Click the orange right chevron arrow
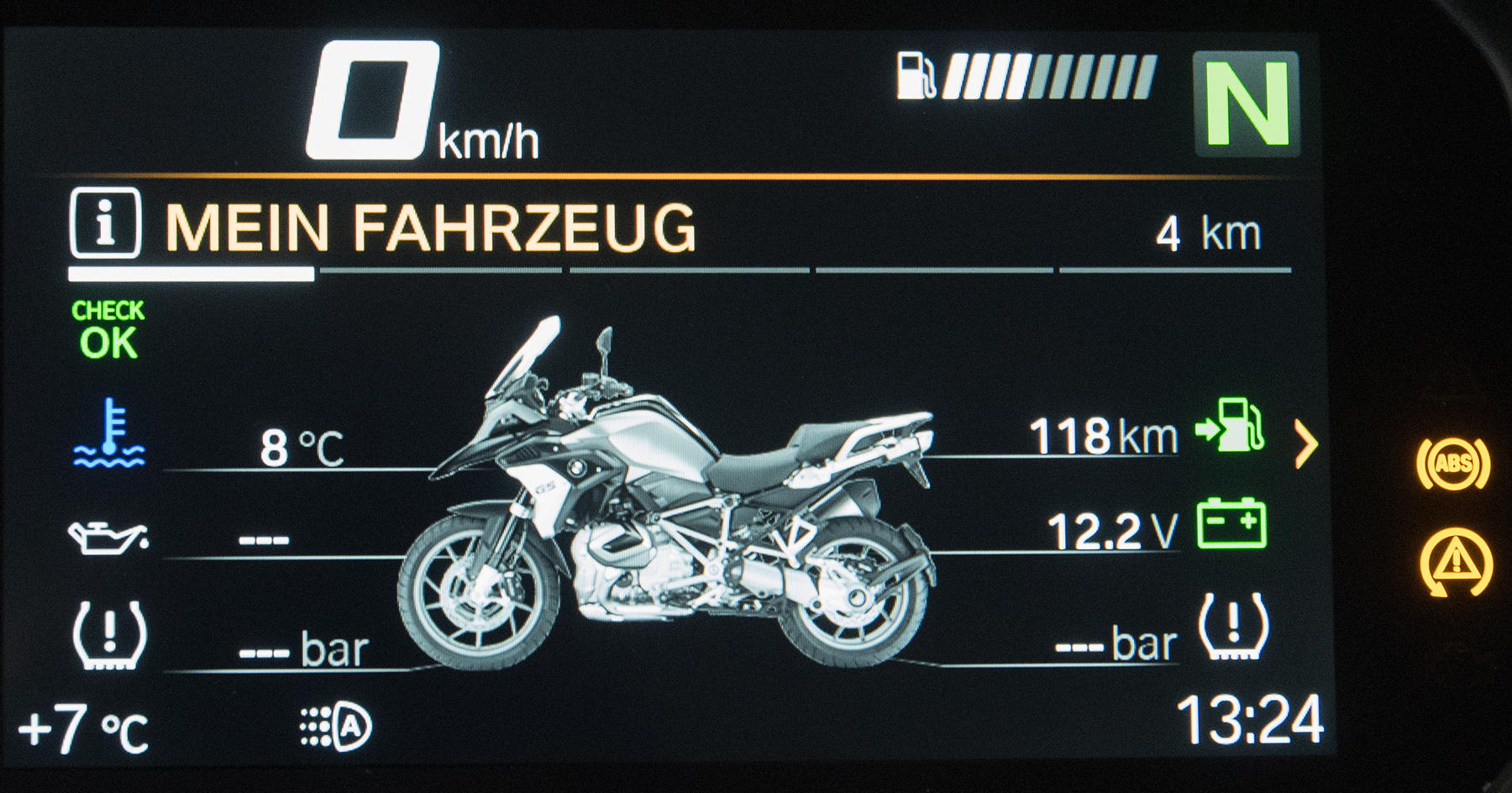This screenshot has width=1512, height=793. 1305,444
